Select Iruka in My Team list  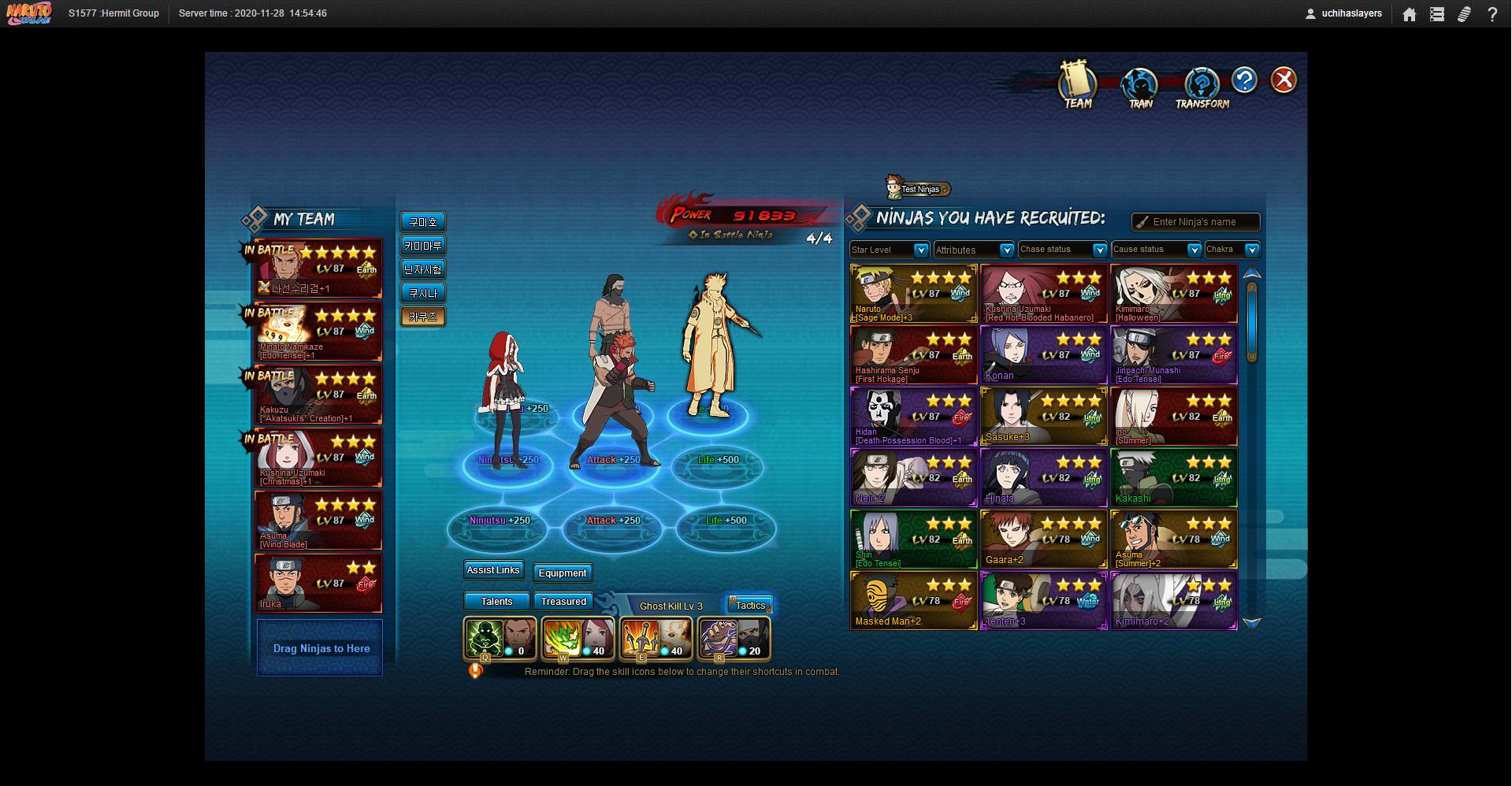coord(318,584)
